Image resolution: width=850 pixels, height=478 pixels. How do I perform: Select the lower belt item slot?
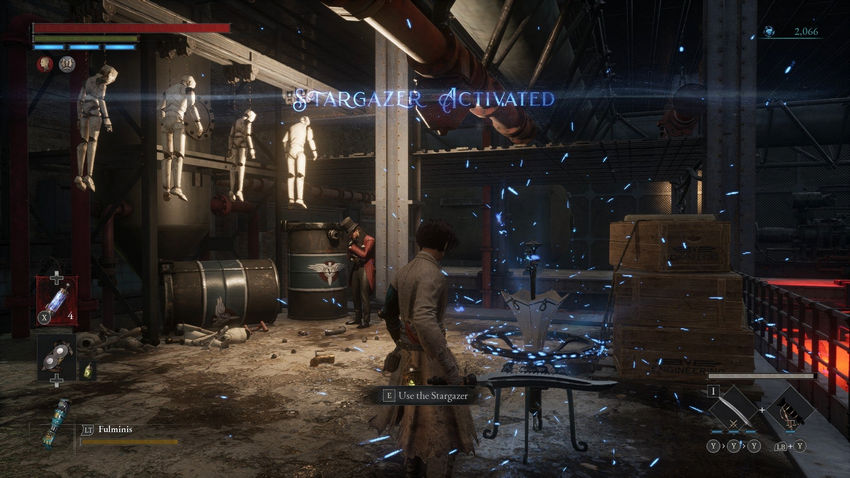pyautogui.click(x=56, y=356)
